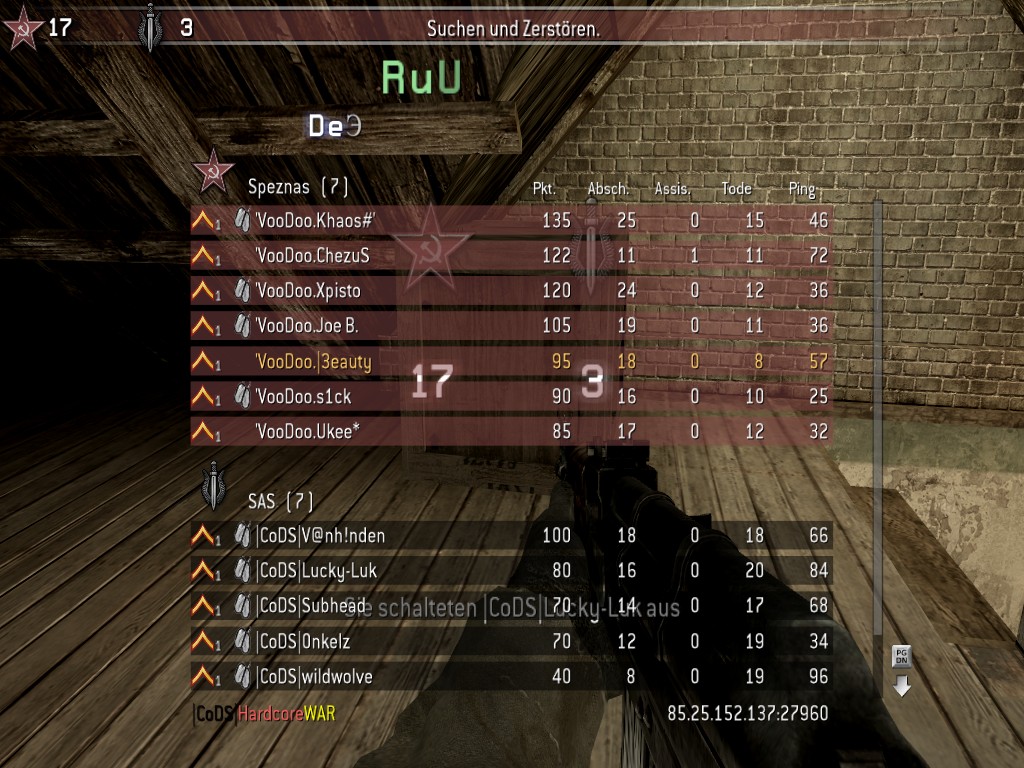Click the |CoDS|wildwolve player entry
This screenshot has height=768, width=1024.
tap(511, 677)
